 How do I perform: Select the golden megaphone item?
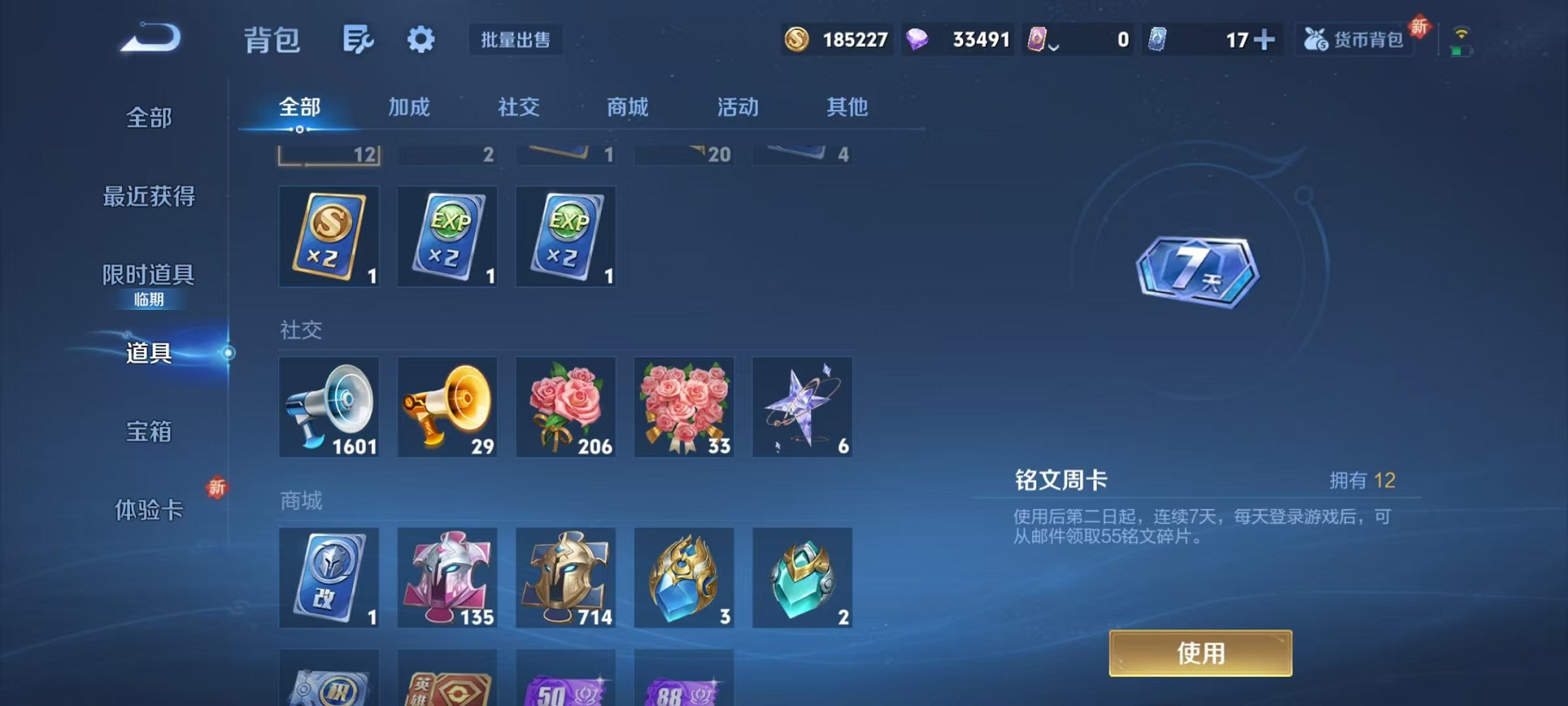447,406
